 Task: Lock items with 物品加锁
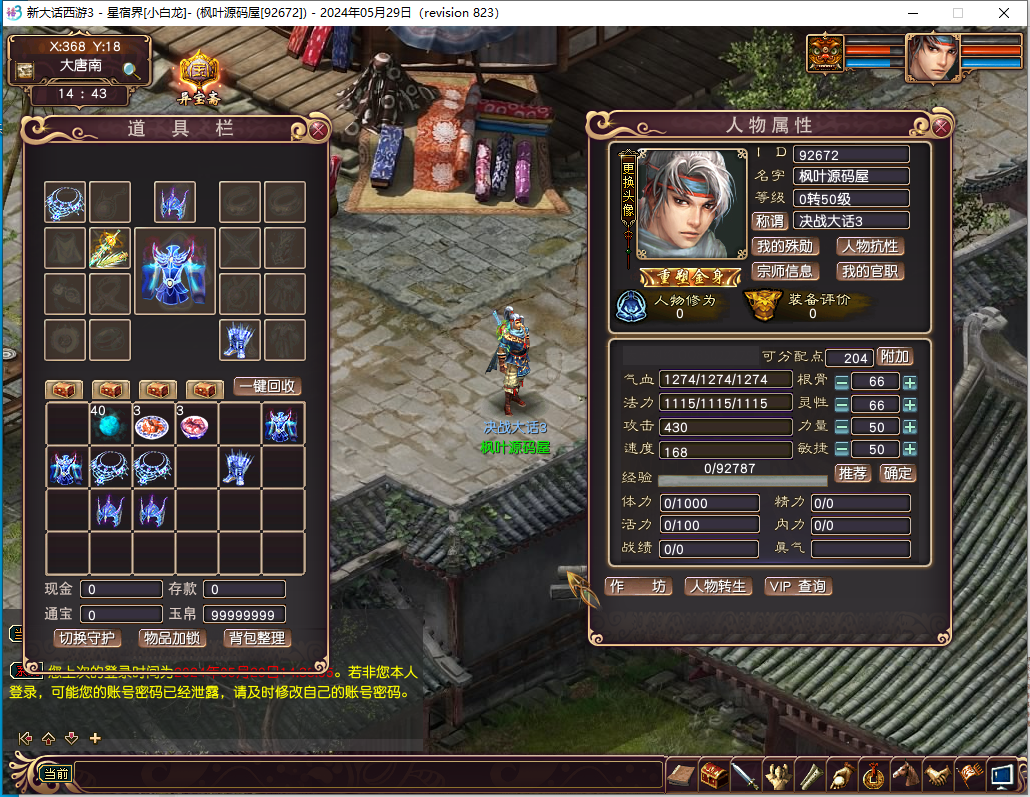(x=172, y=638)
